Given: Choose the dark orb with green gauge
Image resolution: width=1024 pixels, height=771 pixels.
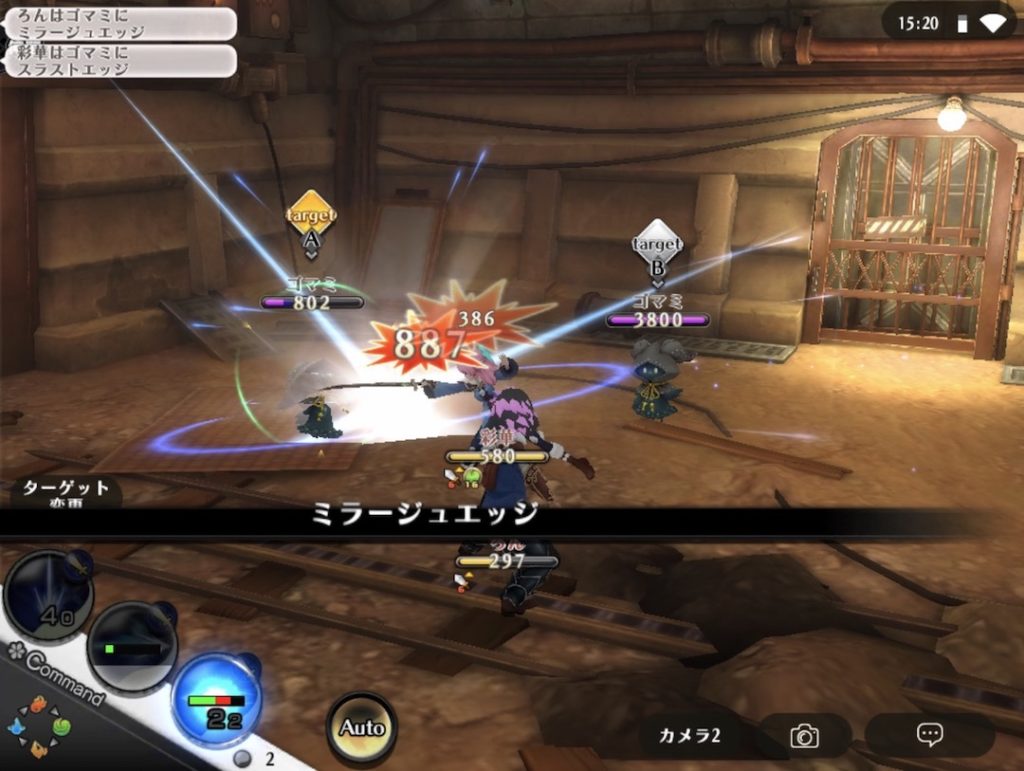Looking at the screenshot, I should click(132, 646).
